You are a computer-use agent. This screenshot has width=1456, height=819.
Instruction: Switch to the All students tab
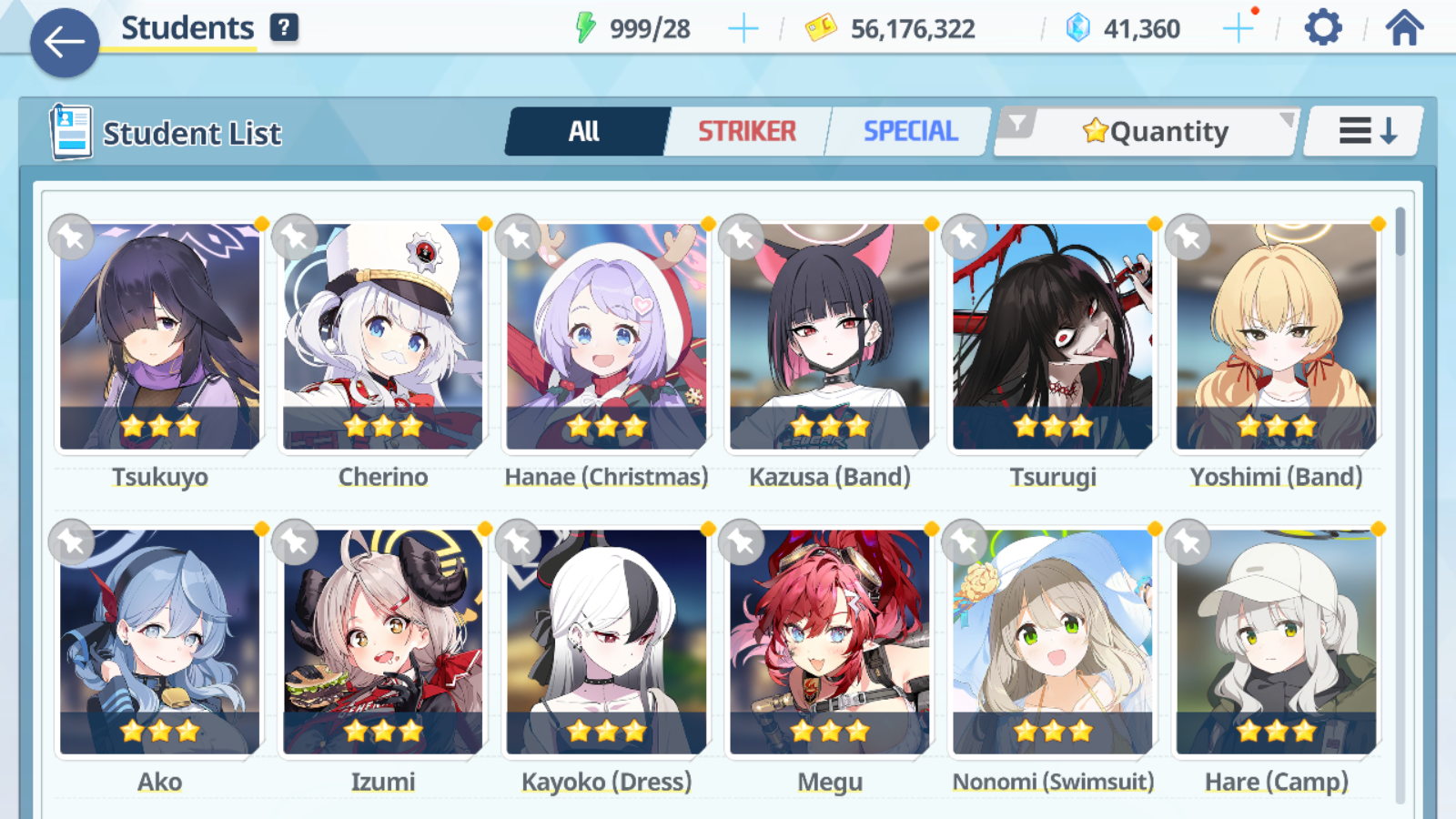[584, 132]
